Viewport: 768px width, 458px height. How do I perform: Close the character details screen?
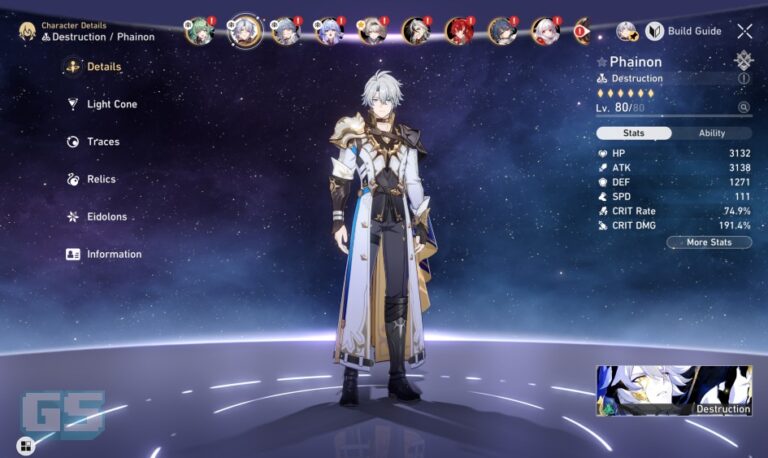[x=745, y=31]
